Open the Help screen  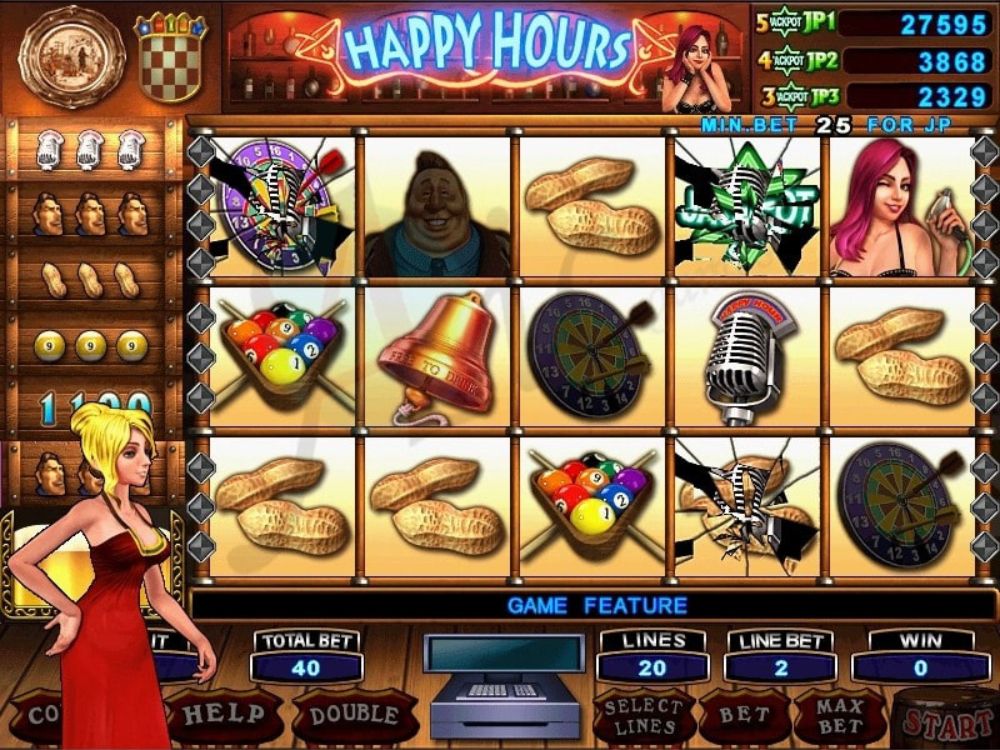pos(223,715)
